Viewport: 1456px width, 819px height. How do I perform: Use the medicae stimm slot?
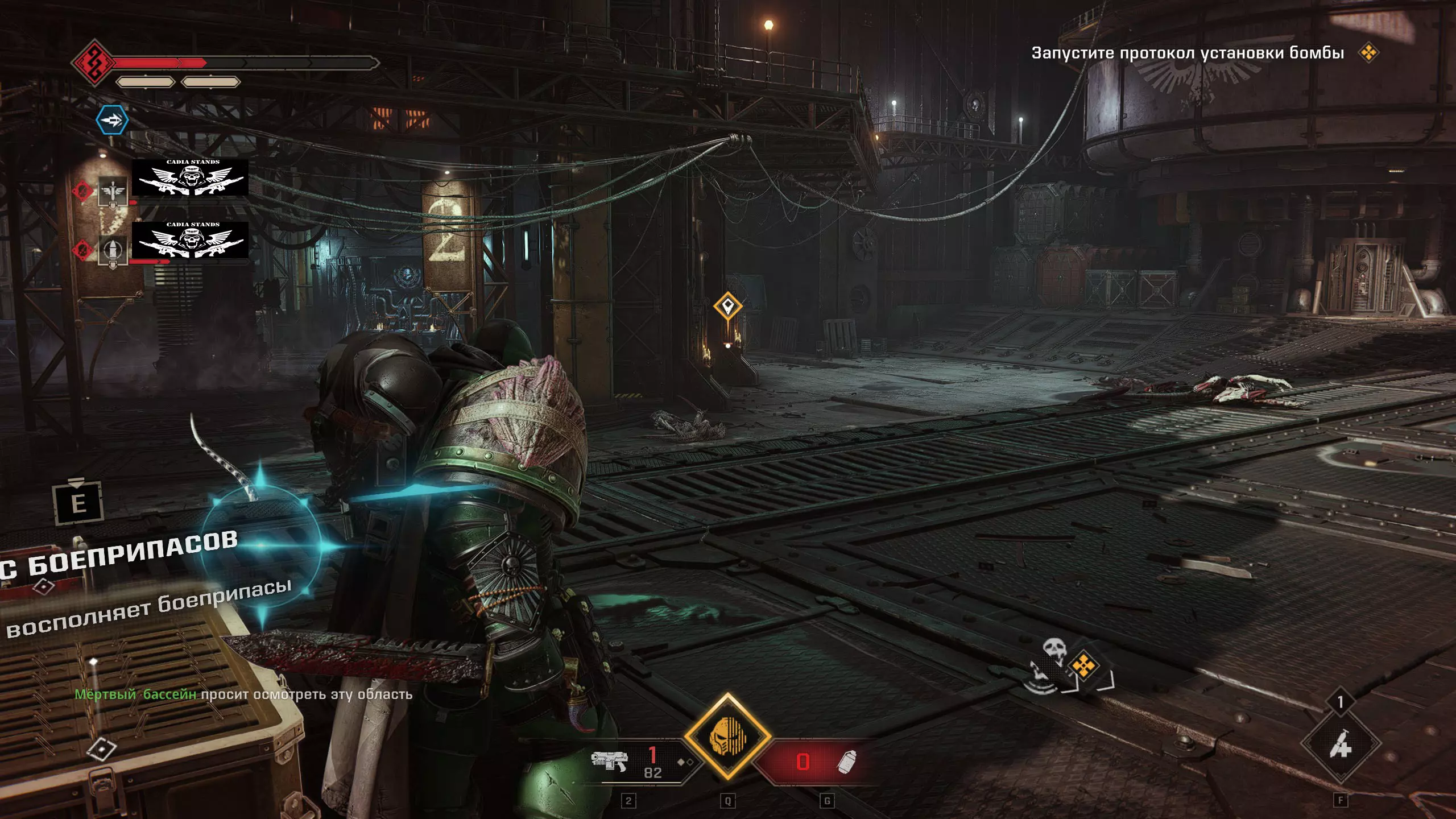1341,743
